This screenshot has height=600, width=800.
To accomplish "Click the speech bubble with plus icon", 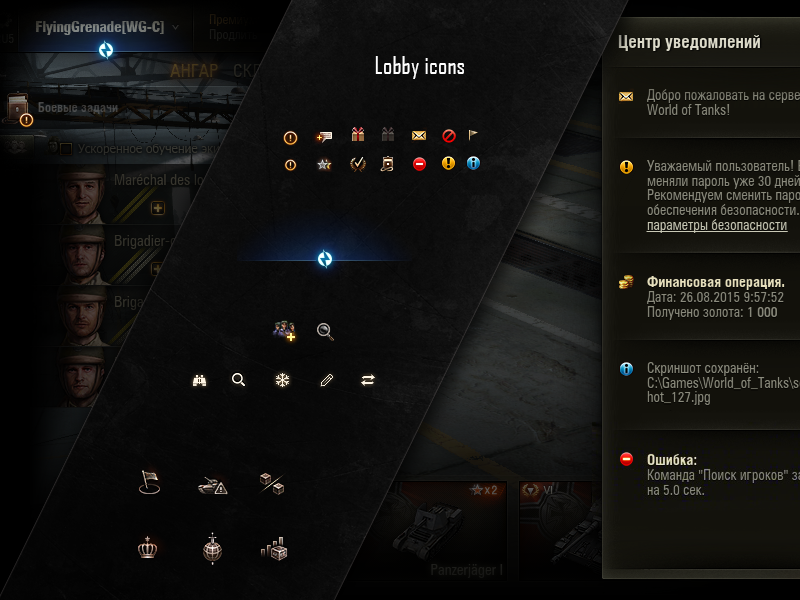I will pos(323,136).
